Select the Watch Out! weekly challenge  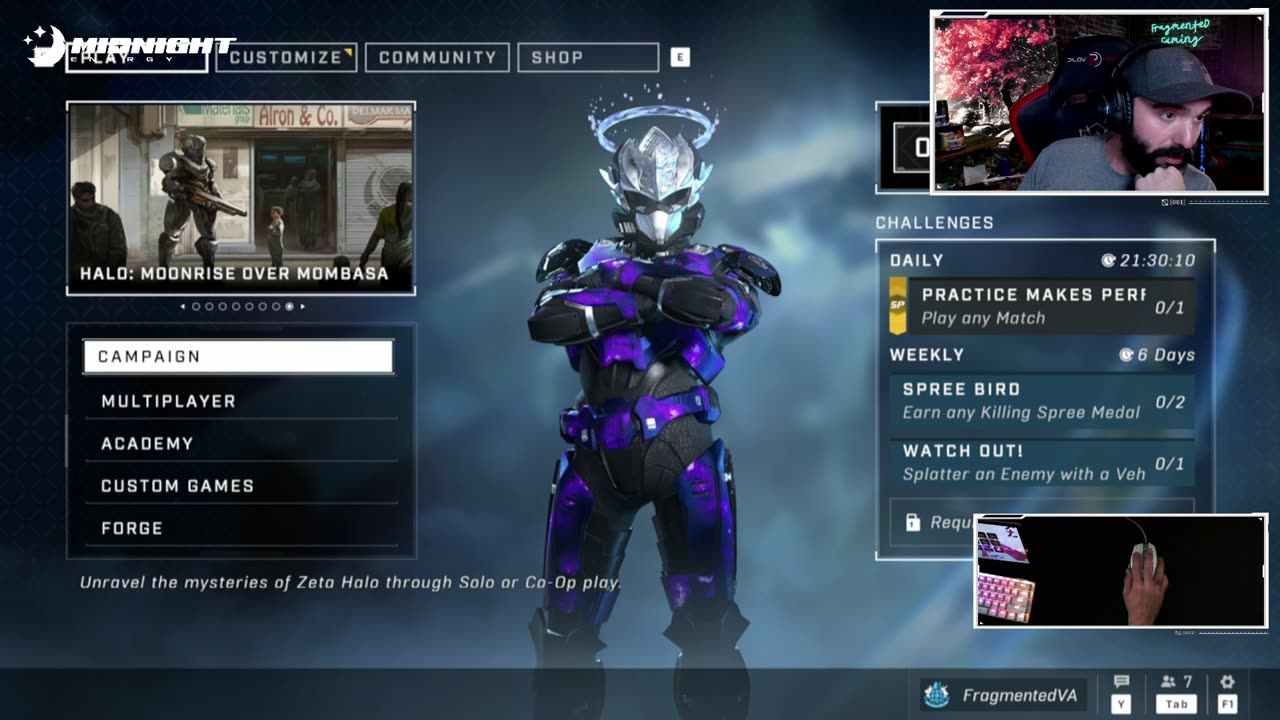tap(1041, 463)
